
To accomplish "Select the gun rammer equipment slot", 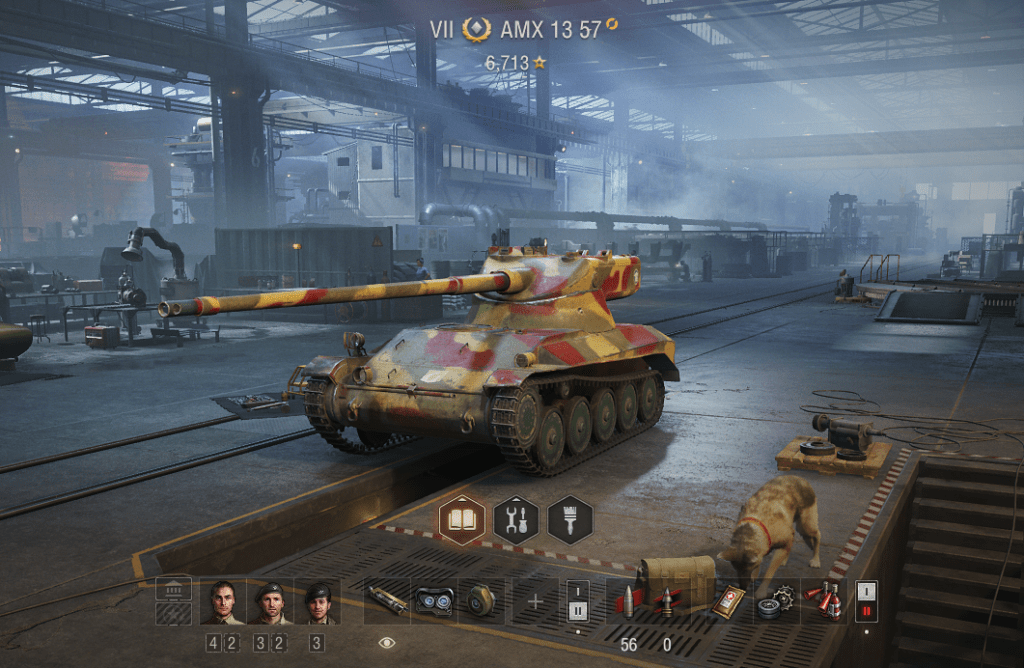I will (x=387, y=601).
